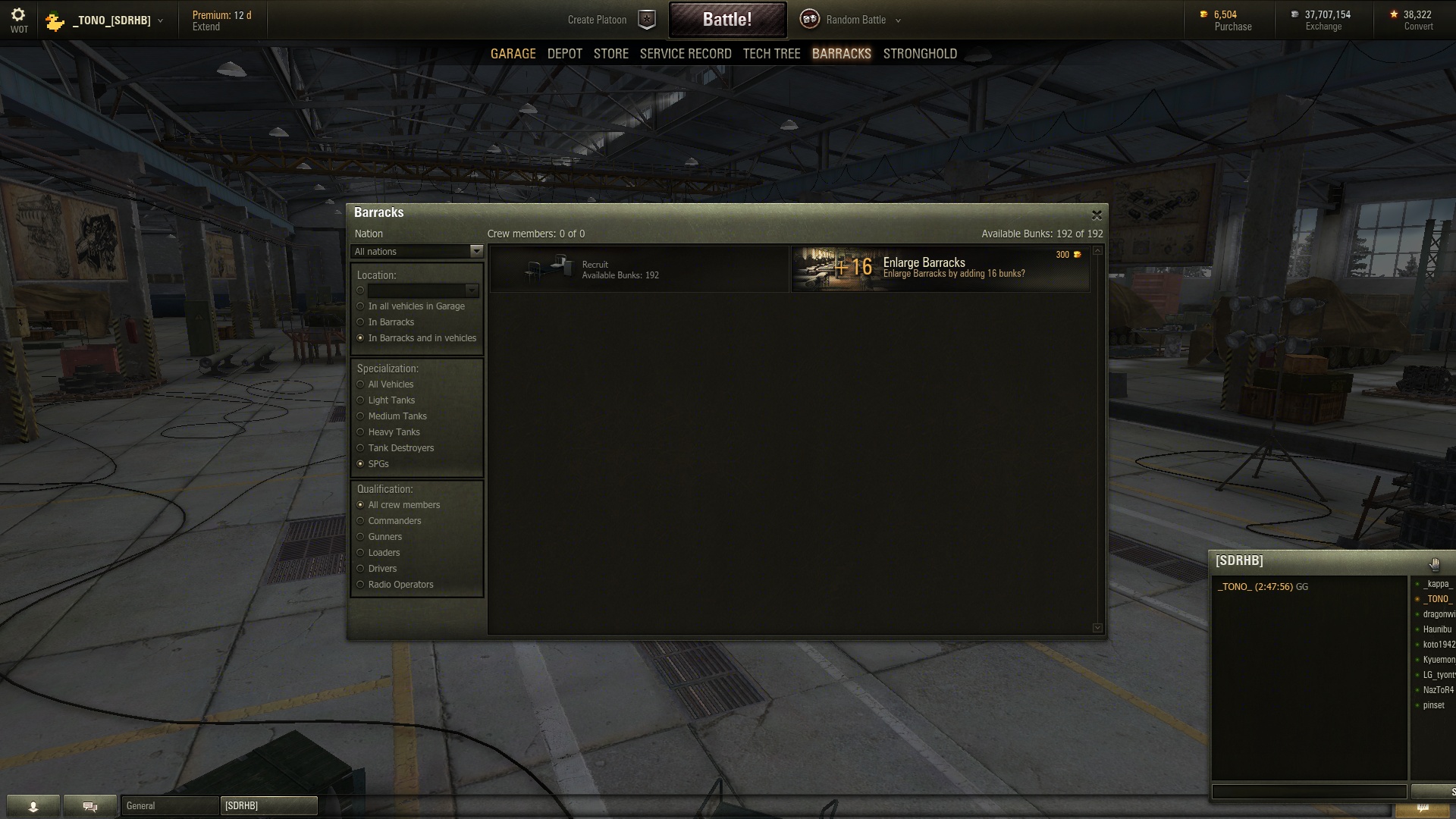Image resolution: width=1456 pixels, height=819 pixels.
Task: Switch to the Tech Tree tab
Action: coord(771,54)
